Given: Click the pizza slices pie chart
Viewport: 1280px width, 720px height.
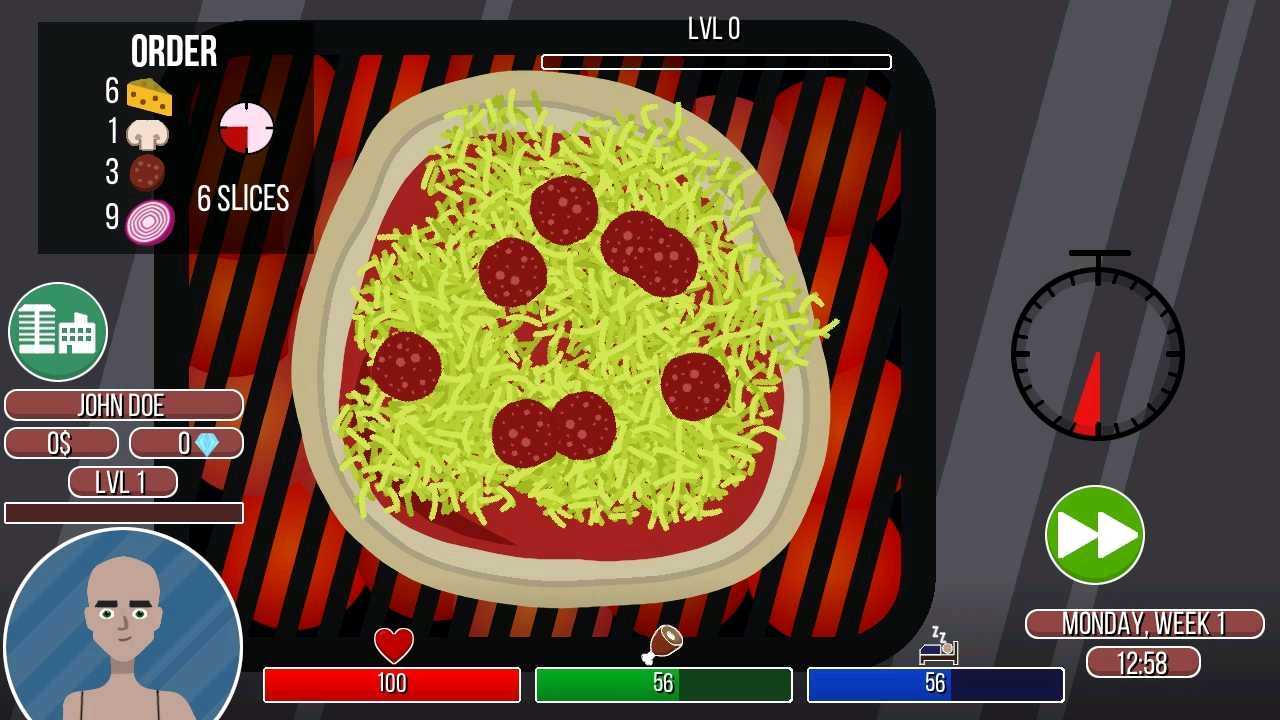Looking at the screenshot, I should (246, 128).
